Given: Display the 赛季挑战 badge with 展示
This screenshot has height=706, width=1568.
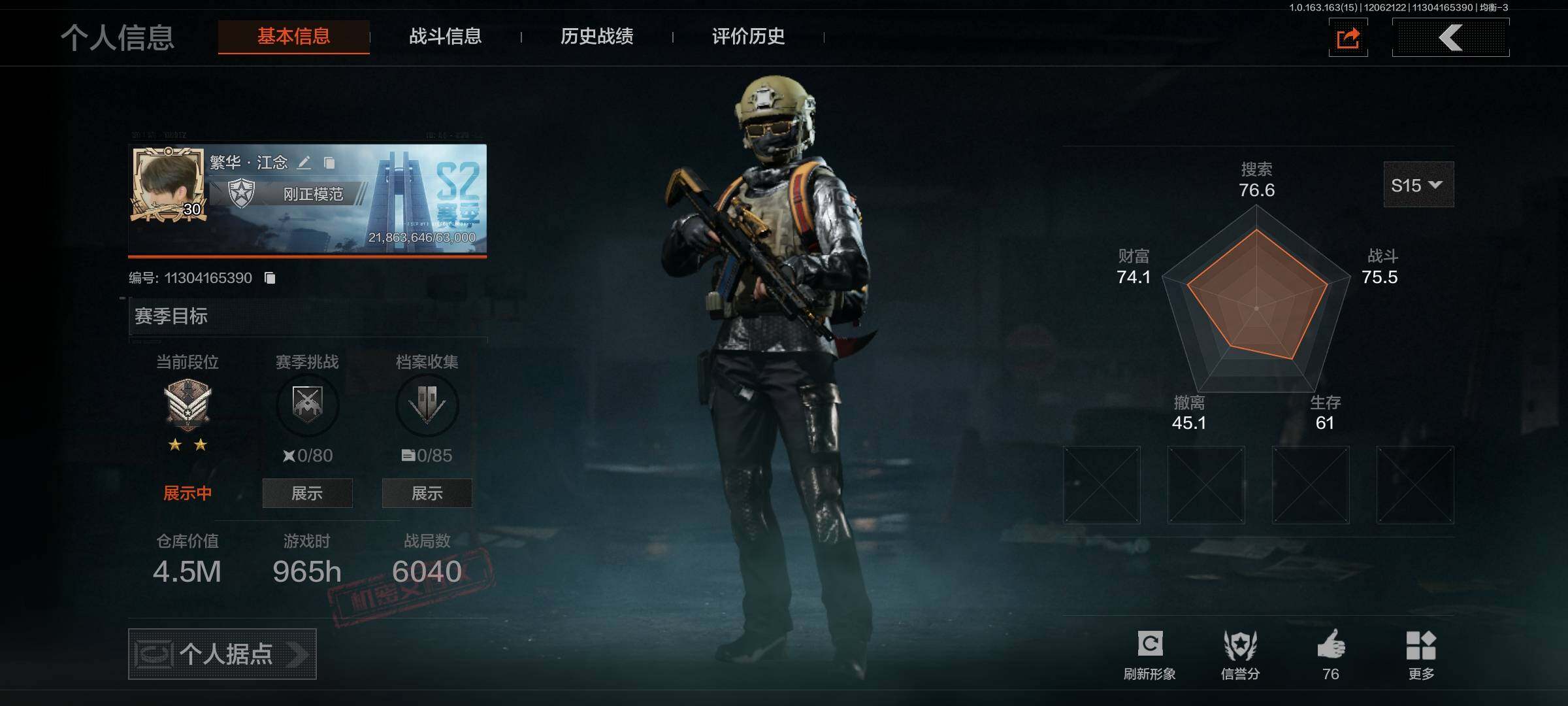Looking at the screenshot, I should click(x=307, y=494).
